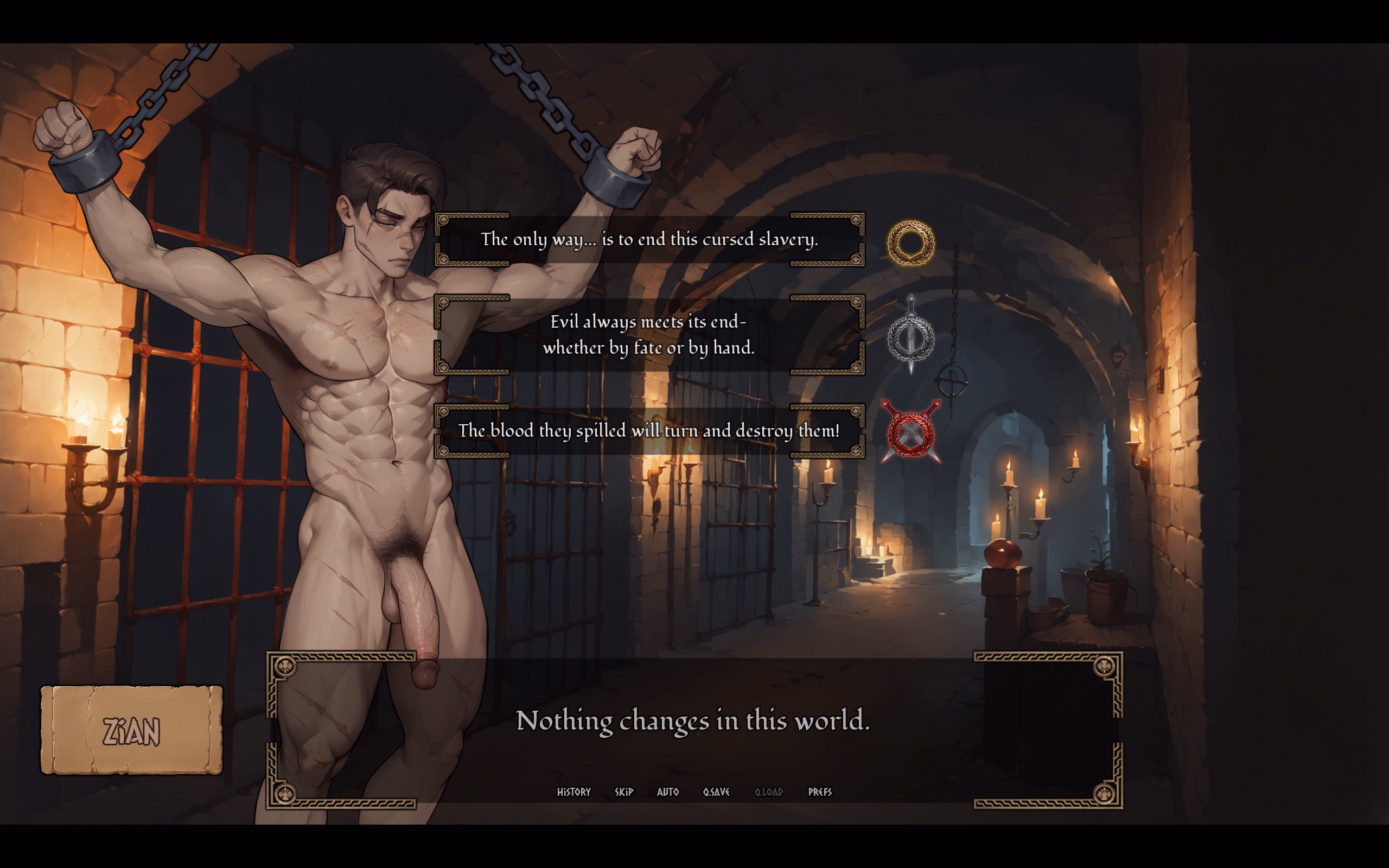Open the Prefs menu
Viewport: 1389px width, 868px height.
click(820, 792)
